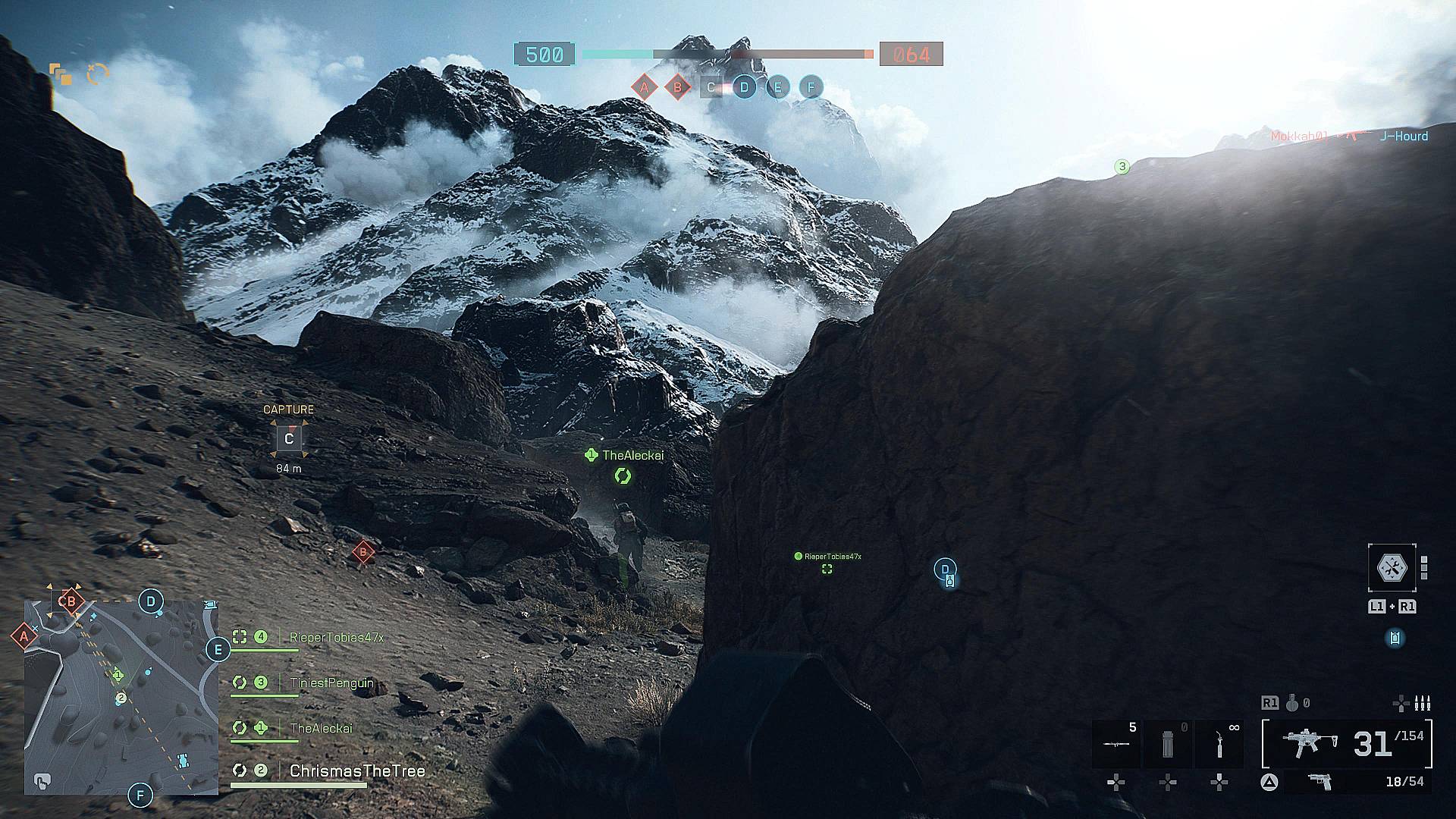The width and height of the screenshot is (1456, 819).
Task: Click objective F marker on the minimap edge
Action: click(x=140, y=795)
